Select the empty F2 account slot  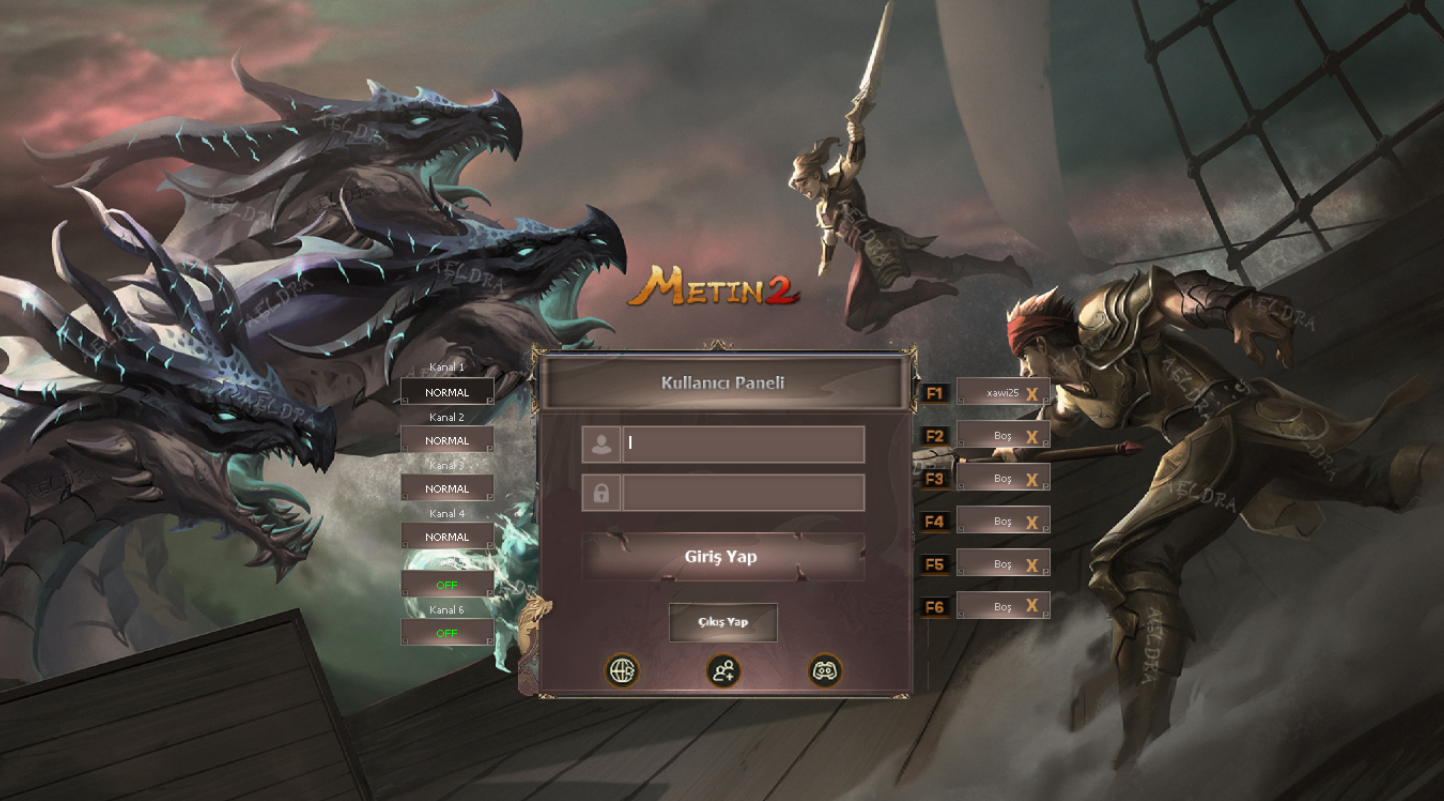point(995,436)
